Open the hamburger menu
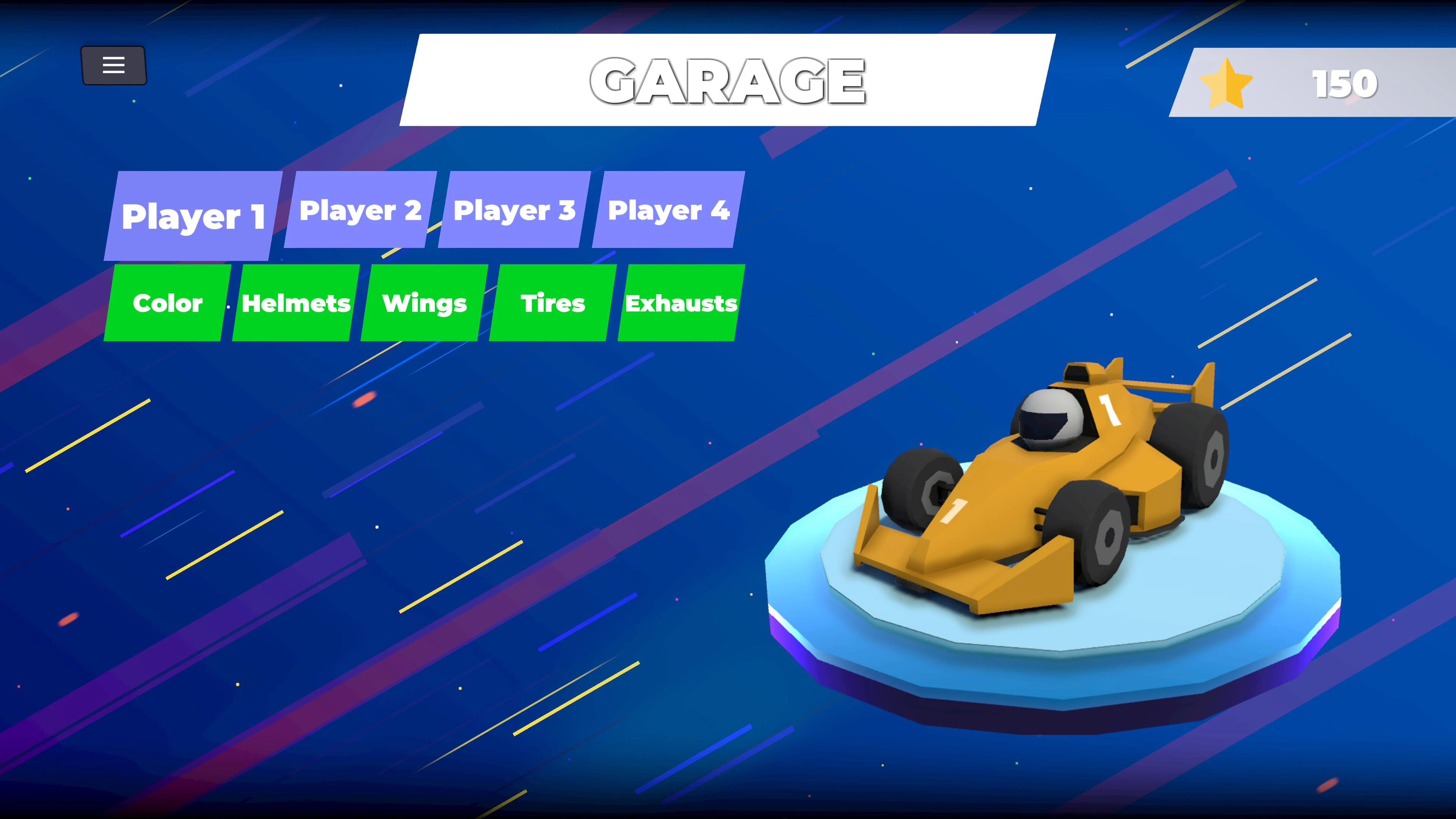Viewport: 1456px width, 819px height. tap(113, 65)
